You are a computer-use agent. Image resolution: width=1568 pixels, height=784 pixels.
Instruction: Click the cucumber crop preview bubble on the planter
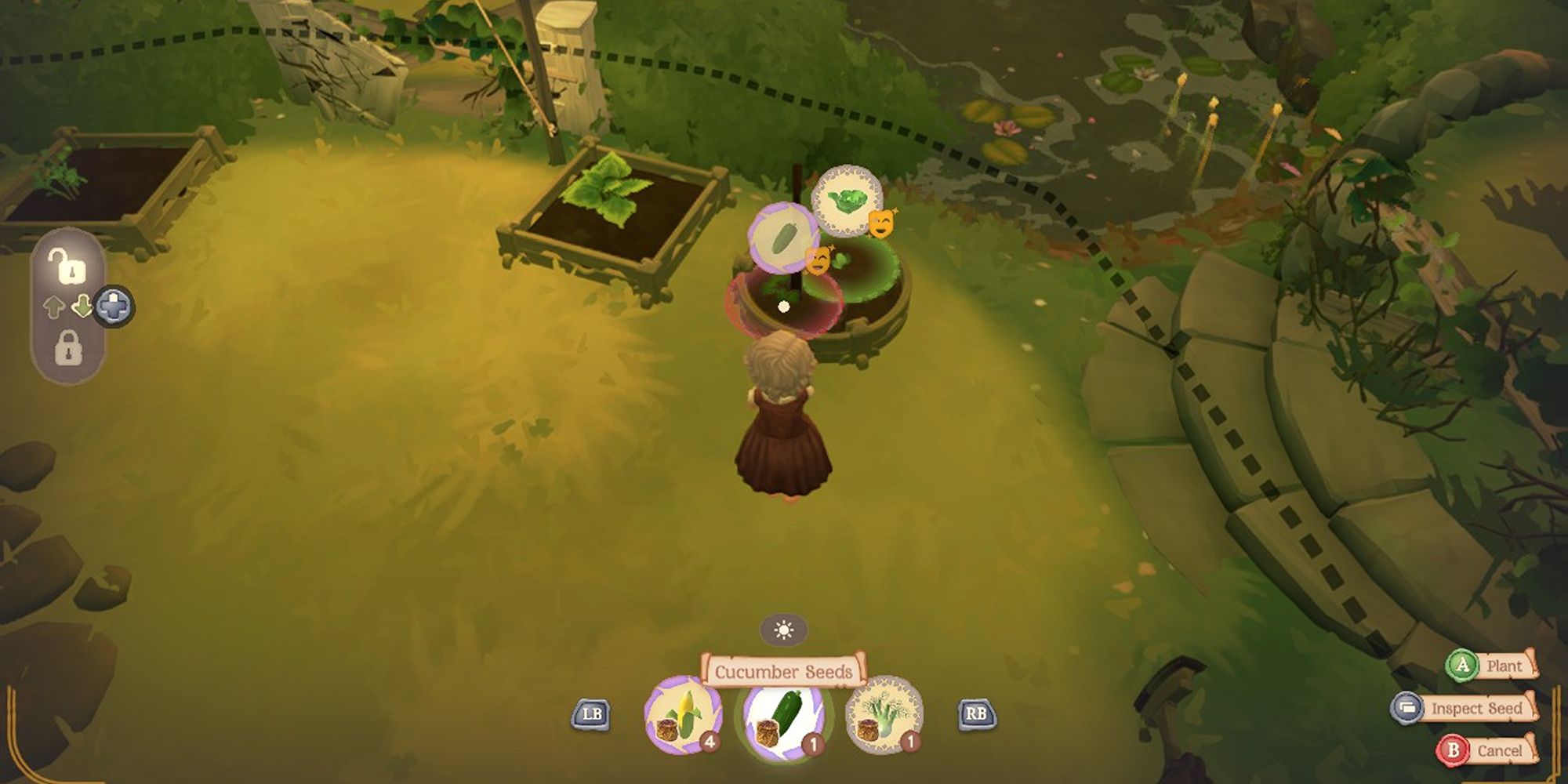tap(782, 238)
